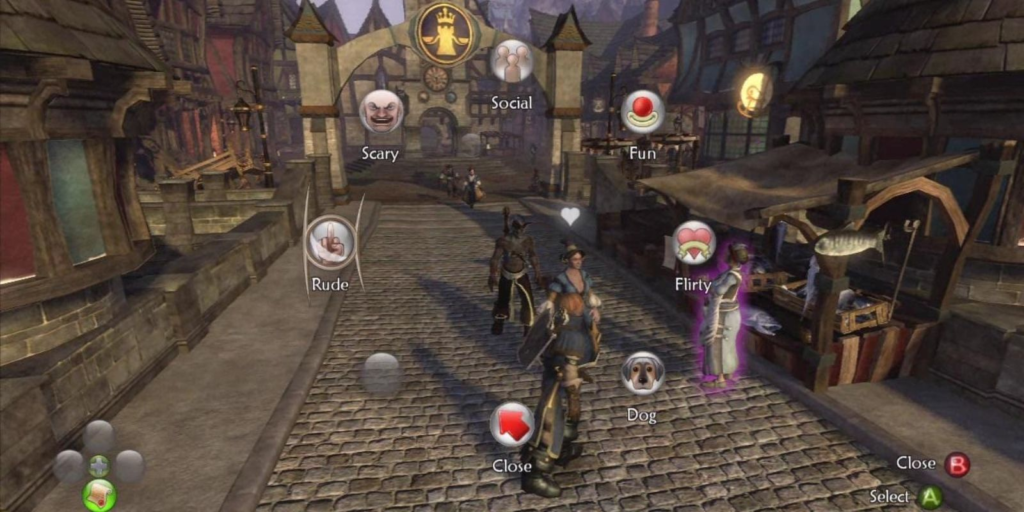Screen dimensions: 1024x512
Task: Choose the Scary expressions category
Action: tap(381, 112)
